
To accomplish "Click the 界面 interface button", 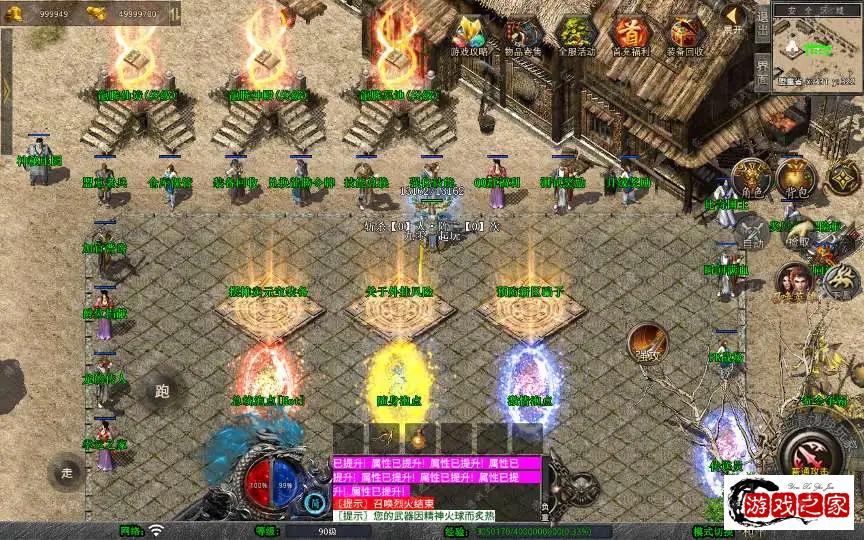I will click(762, 73).
